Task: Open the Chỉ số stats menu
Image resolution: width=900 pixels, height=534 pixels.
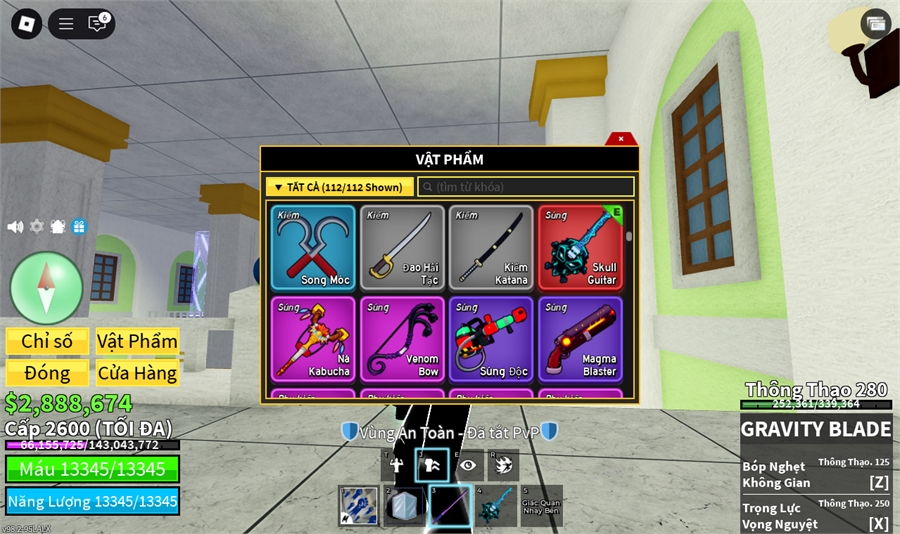Action: tap(47, 341)
